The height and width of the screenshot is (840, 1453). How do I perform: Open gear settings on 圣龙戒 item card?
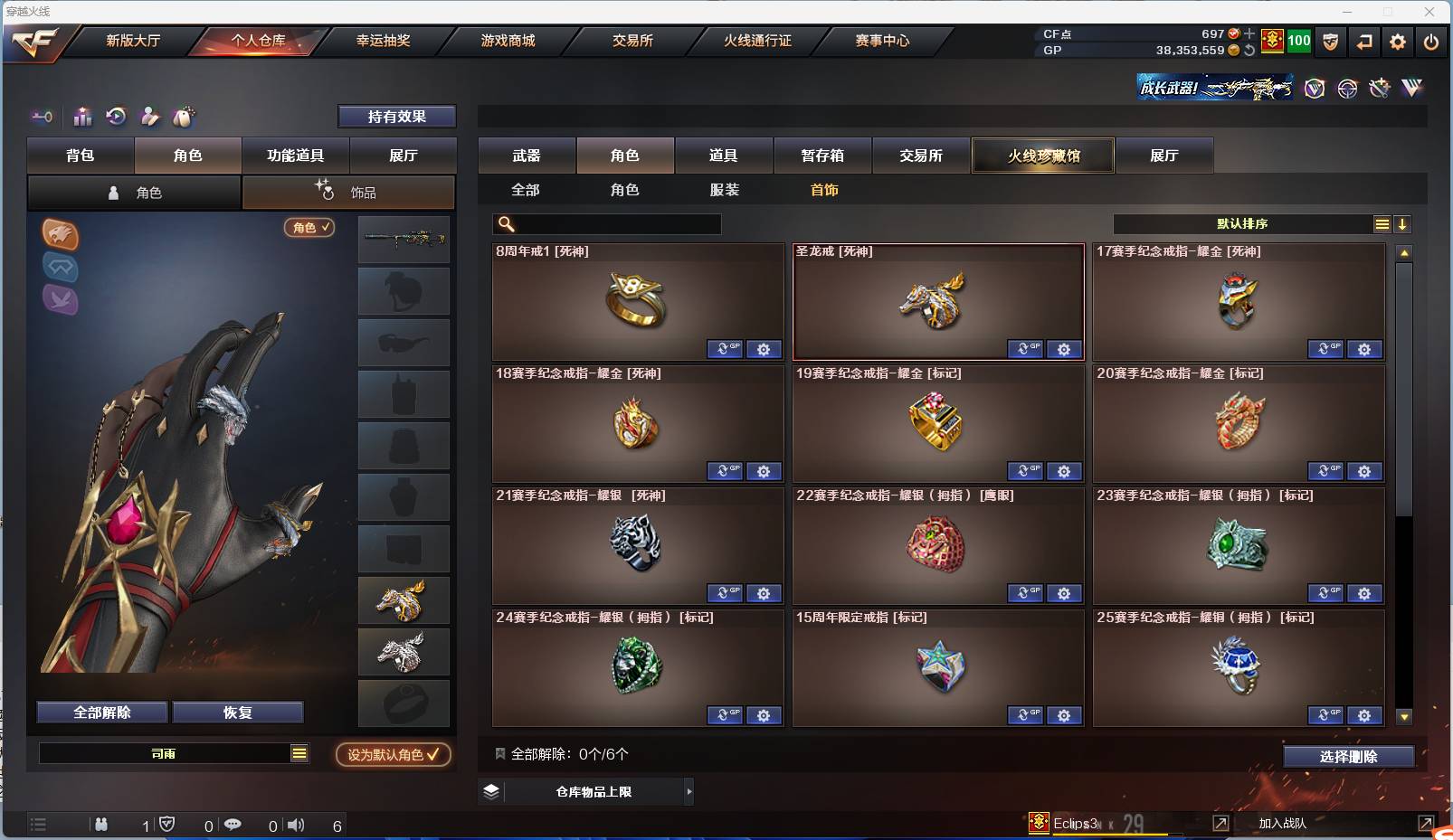(x=1065, y=349)
